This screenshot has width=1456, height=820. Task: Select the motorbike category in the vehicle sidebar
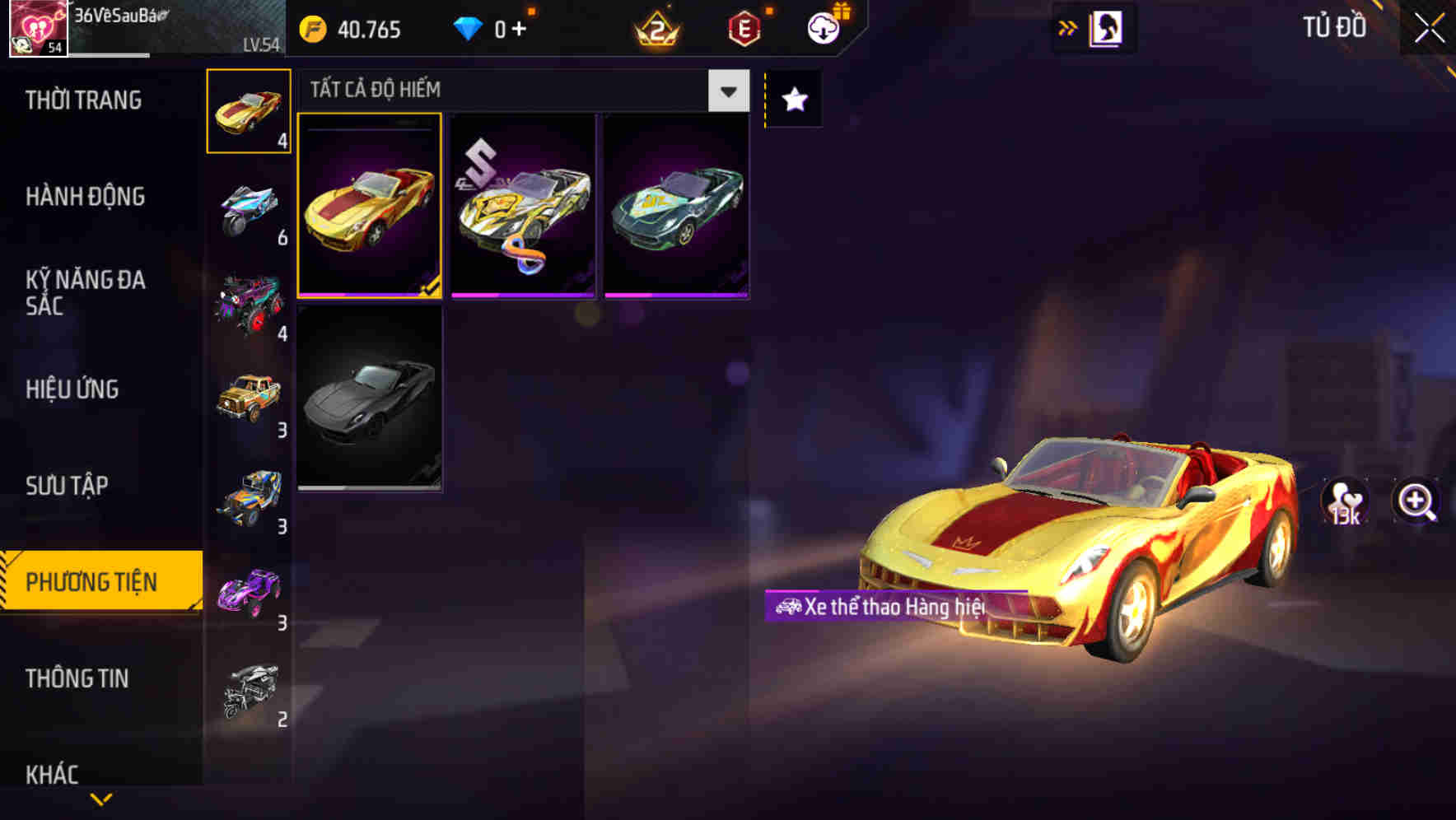tap(247, 208)
